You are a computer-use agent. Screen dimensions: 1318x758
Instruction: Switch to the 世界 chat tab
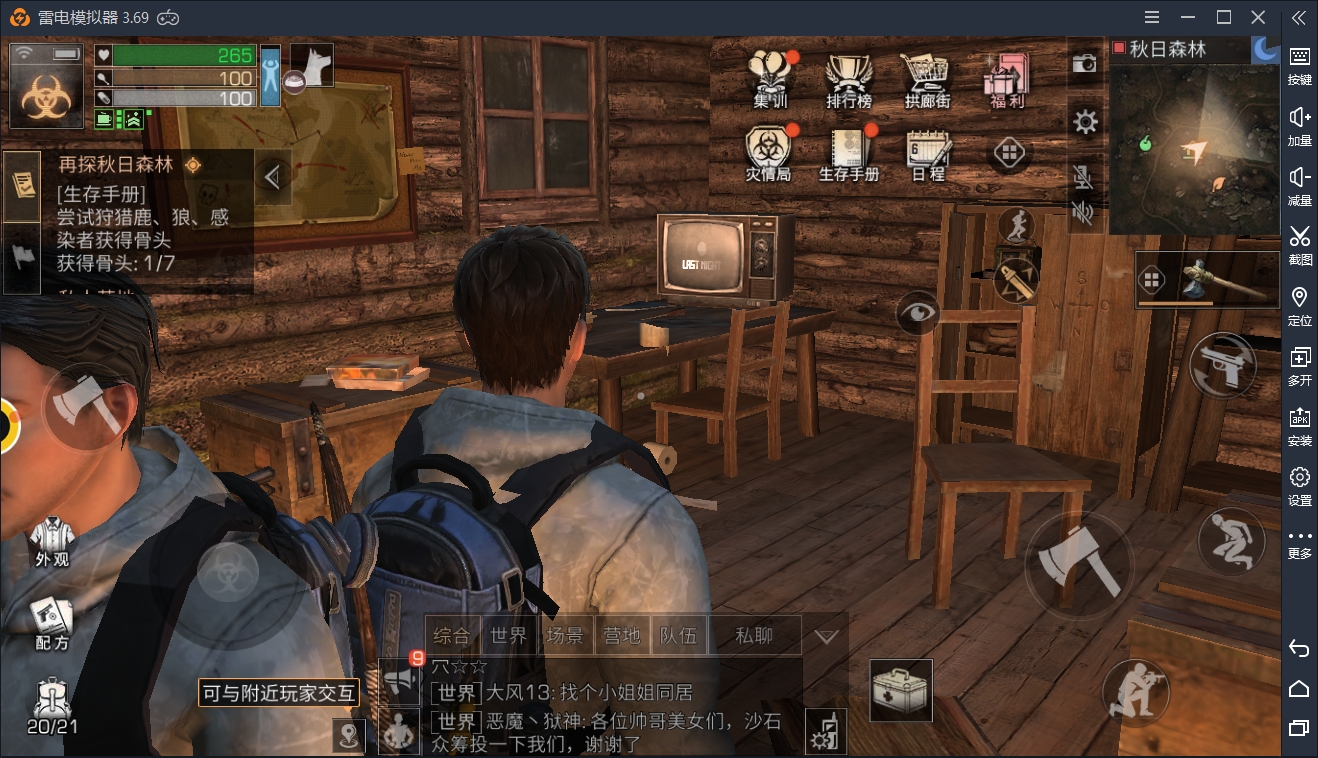coord(509,636)
